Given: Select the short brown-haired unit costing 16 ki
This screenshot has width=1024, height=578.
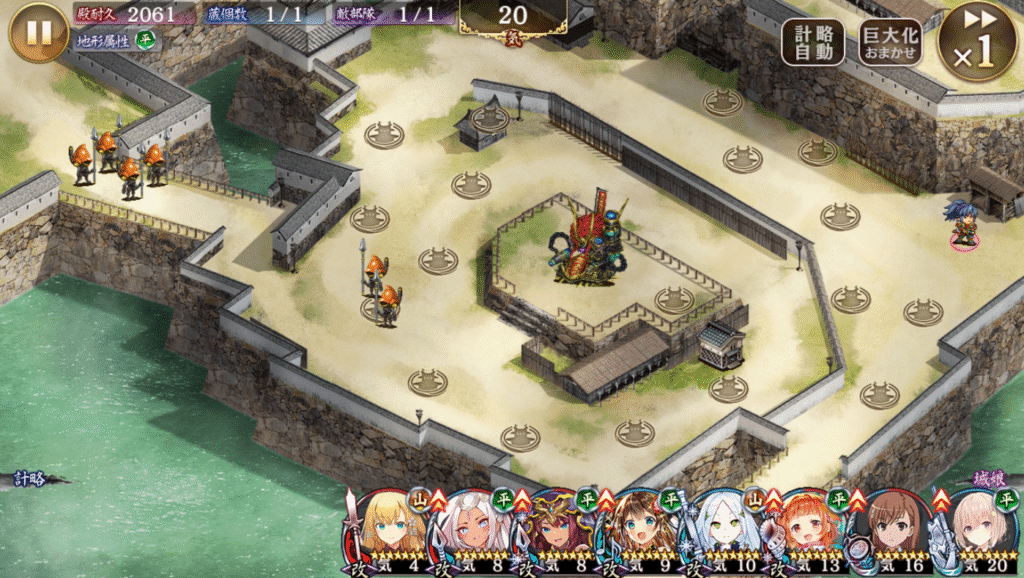Looking at the screenshot, I should point(891,531).
